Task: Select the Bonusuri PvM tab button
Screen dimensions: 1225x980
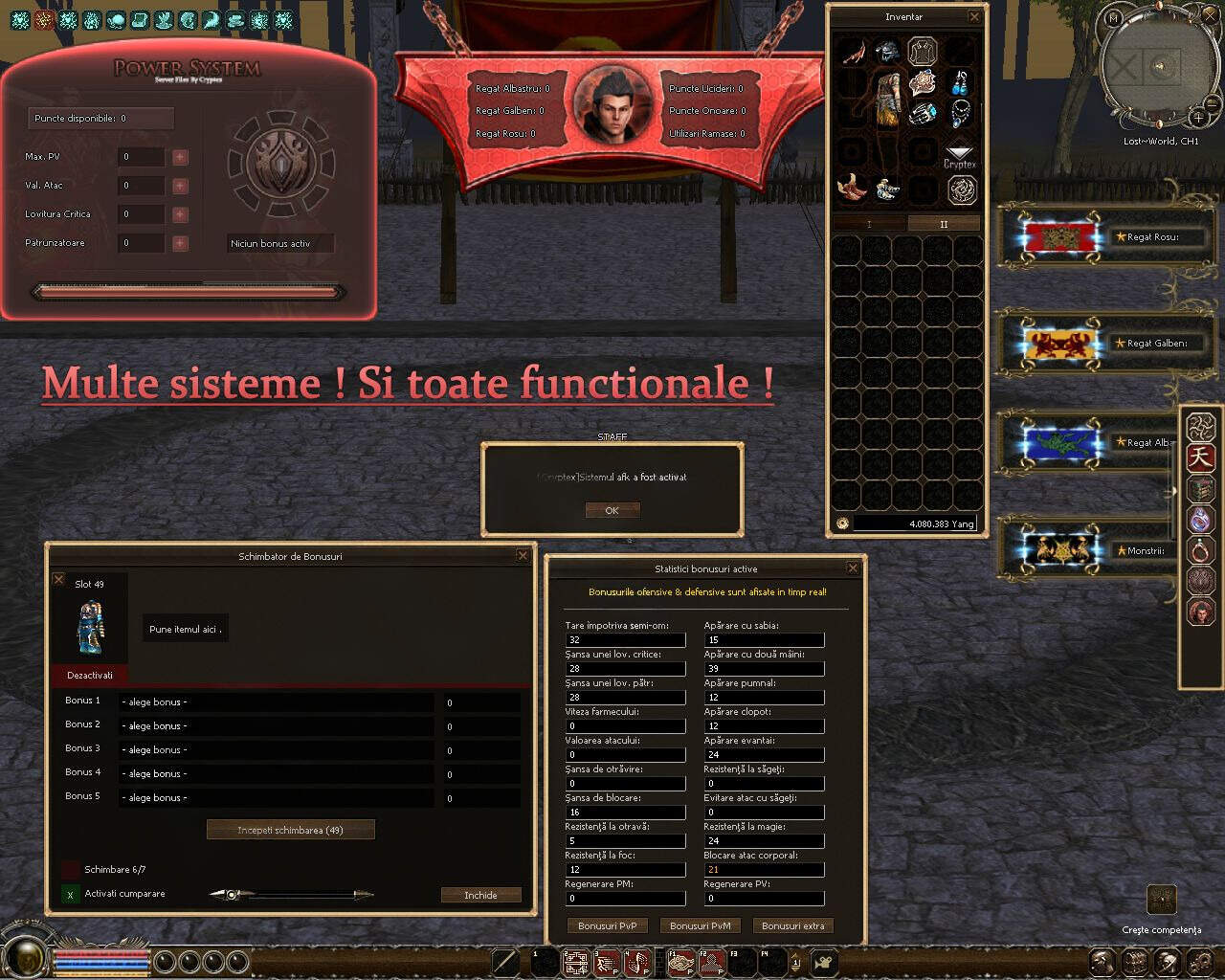Action: coord(700,925)
